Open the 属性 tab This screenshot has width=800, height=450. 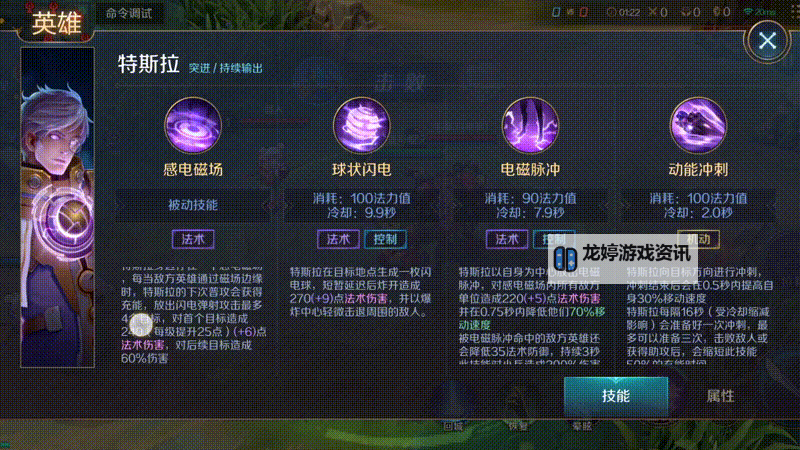[x=720, y=395]
